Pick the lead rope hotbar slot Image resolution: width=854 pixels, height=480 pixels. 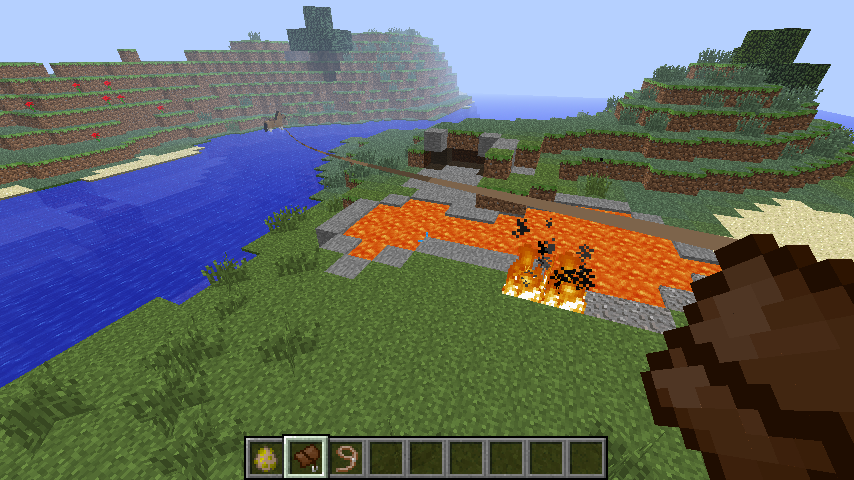tap(345, 458)
